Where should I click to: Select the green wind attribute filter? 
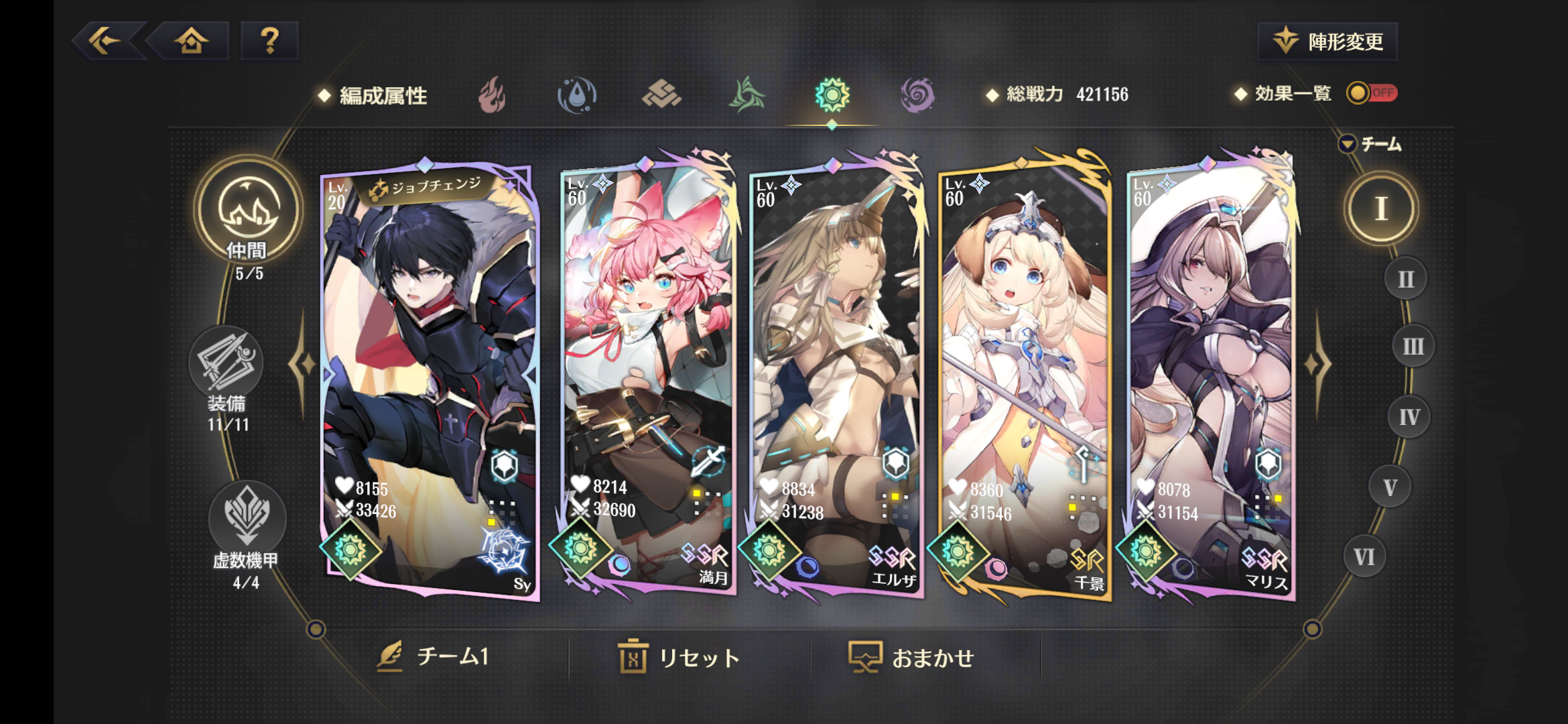pos(746,95)
